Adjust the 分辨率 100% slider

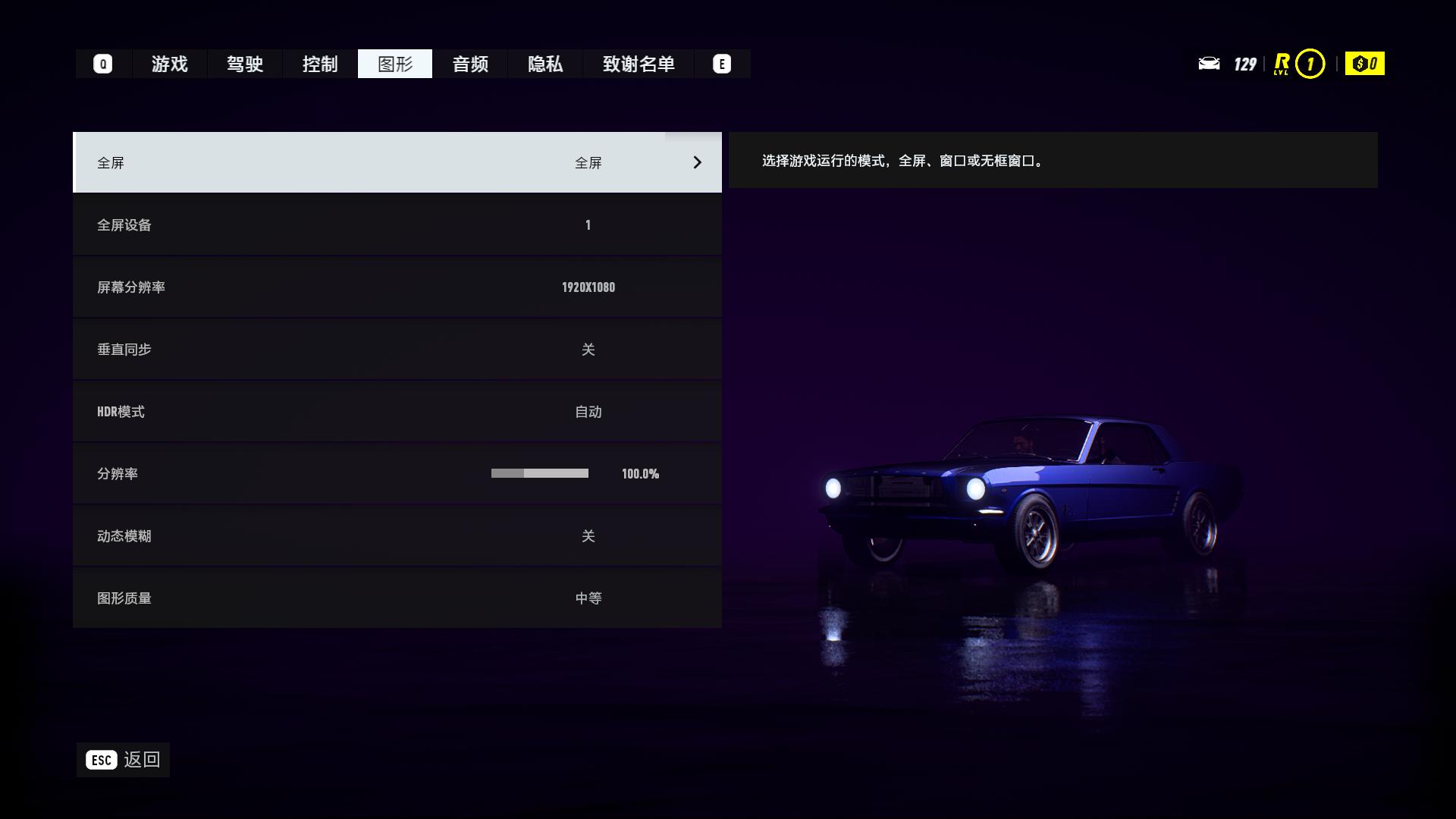pos(541,473)
